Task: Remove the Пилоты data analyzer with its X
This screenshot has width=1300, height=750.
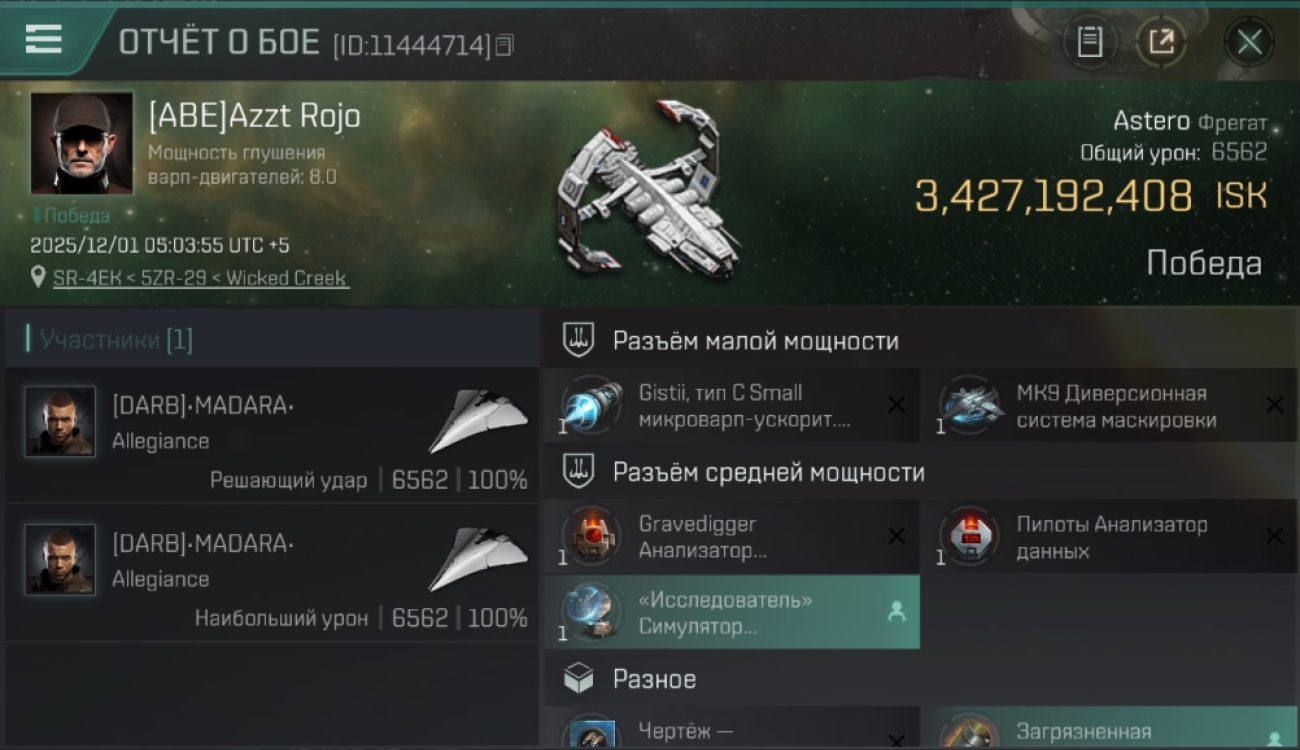Action: point(1275,536)
